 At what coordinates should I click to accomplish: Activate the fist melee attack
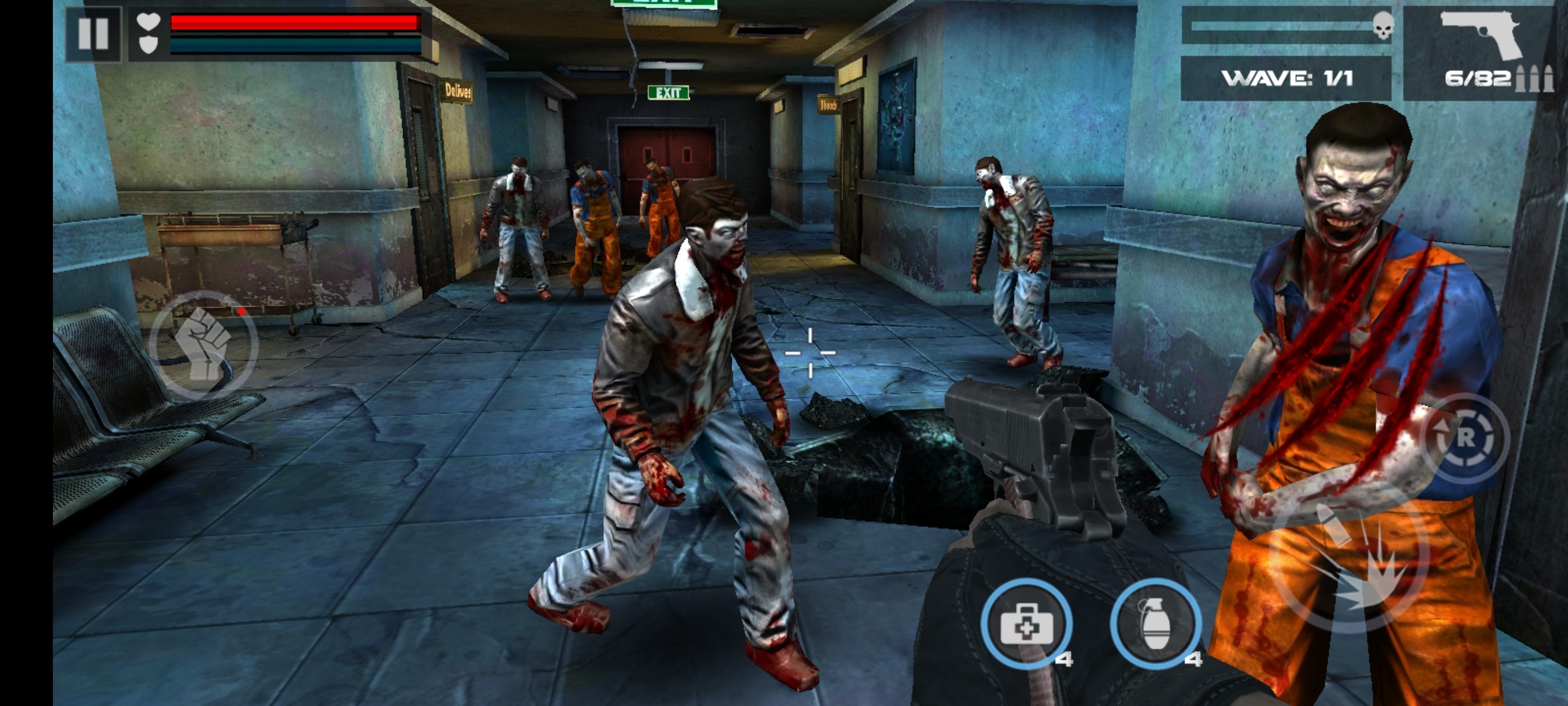(204, 345)
